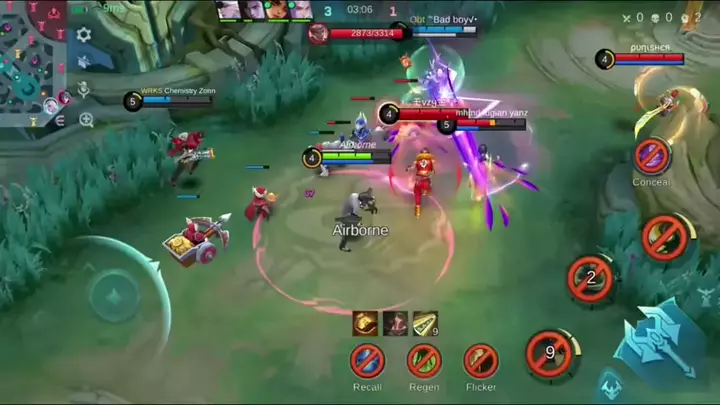The image size is (720, 405).
Task: Activate the Conceal skill button
Action: [651, 155]
